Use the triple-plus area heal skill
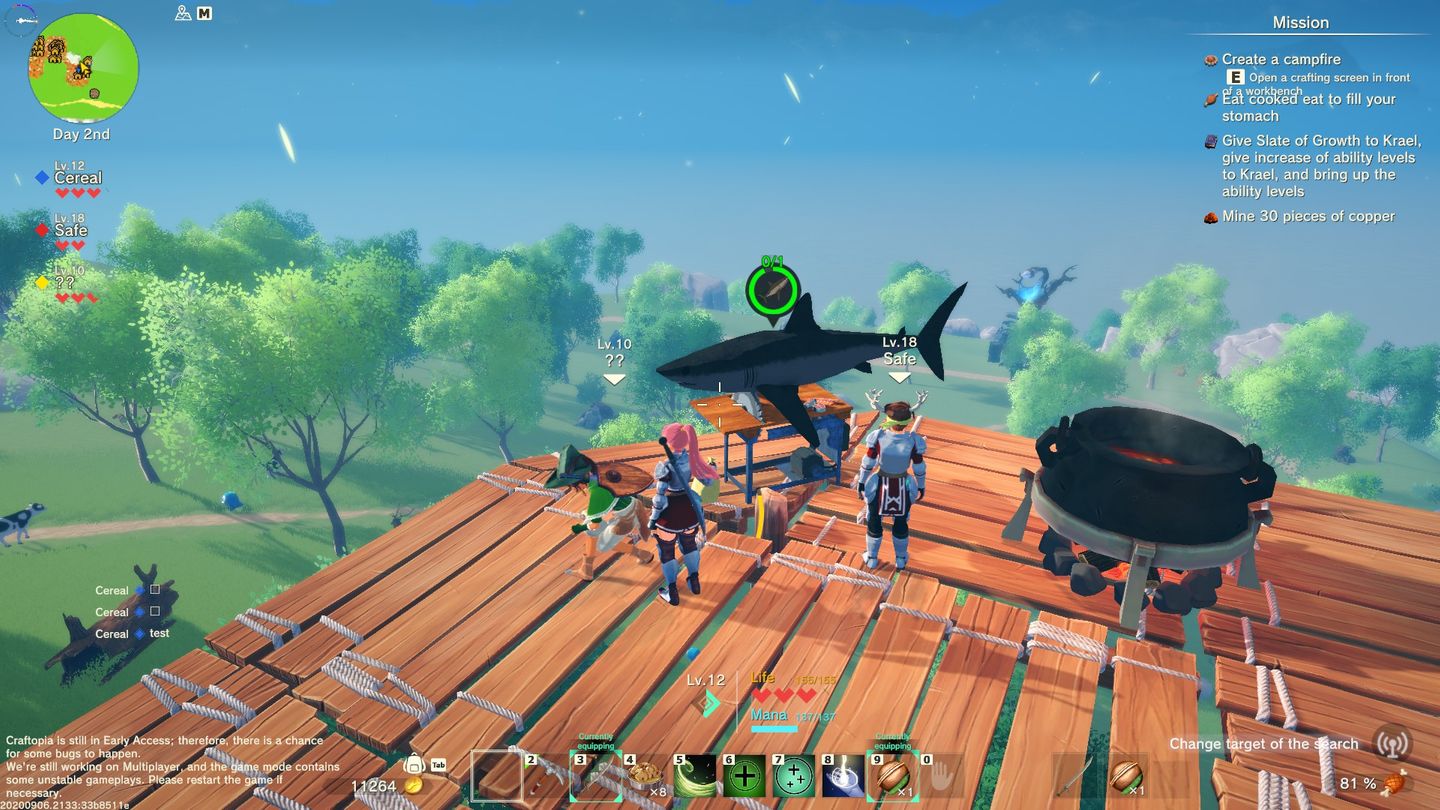Viewport: 1440px width, 810px height. (794, 776)
